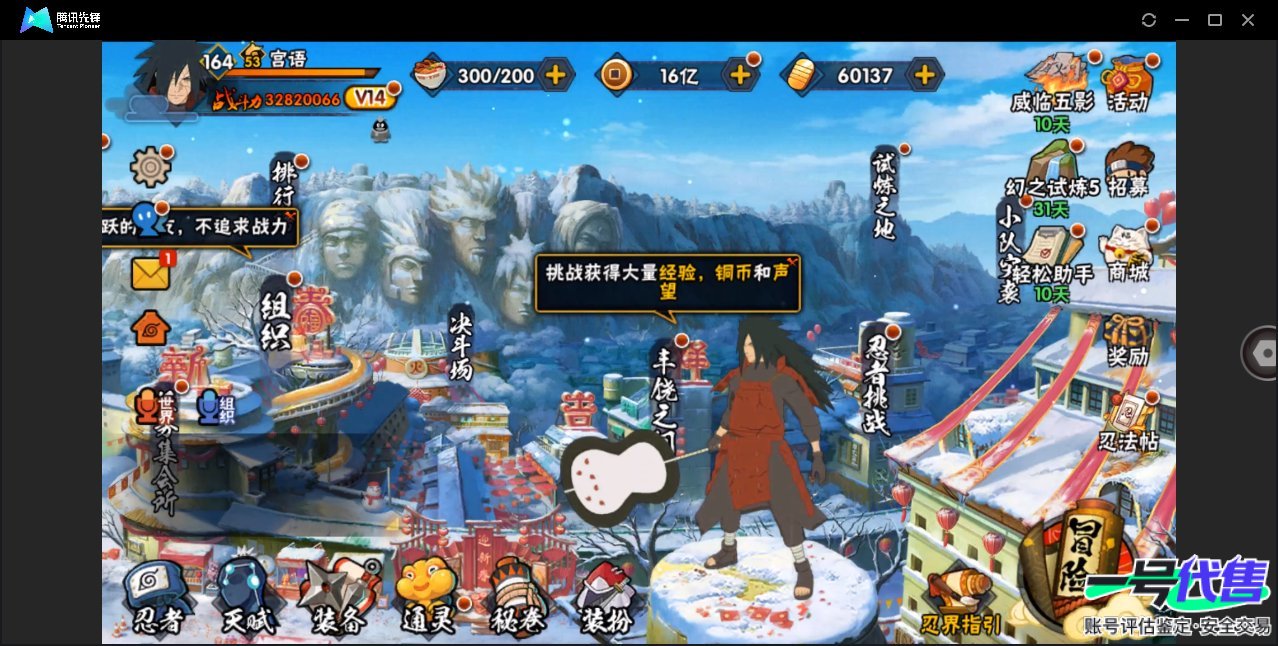
Task: Open the 奖励 rewards panel
Action: [1128, 340]
